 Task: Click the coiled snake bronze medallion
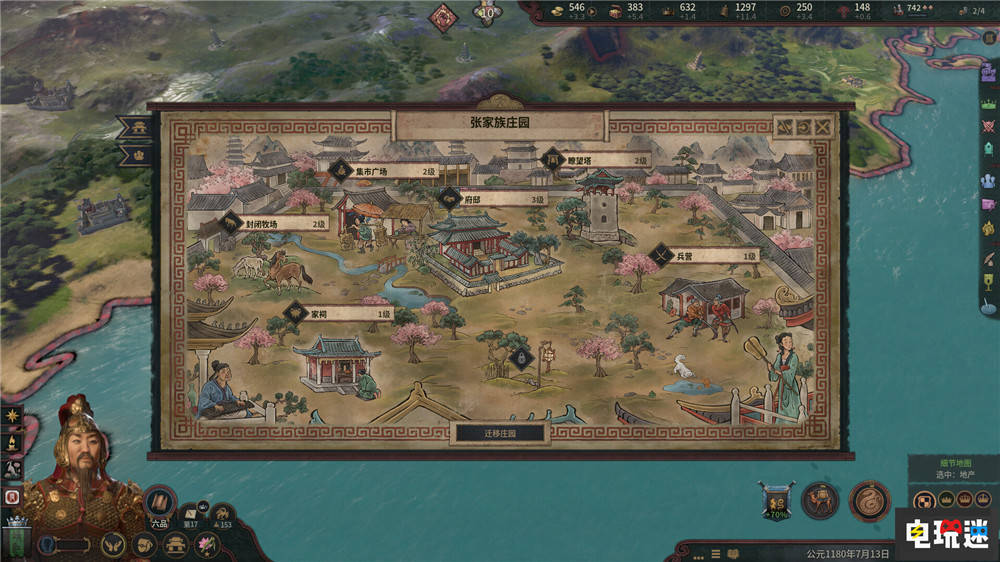[x=869, y=501]
